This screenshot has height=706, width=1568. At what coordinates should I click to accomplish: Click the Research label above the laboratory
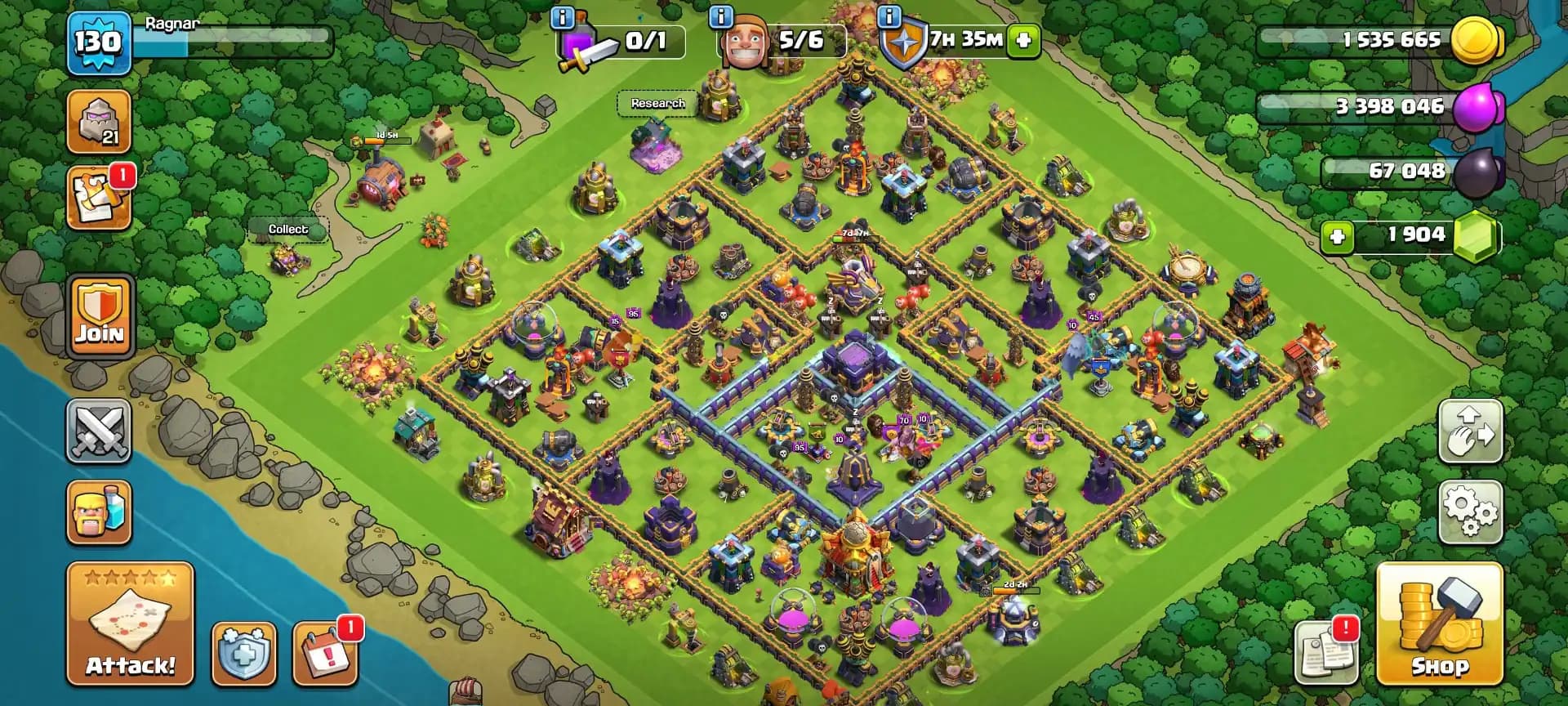[x=657, y=104]
